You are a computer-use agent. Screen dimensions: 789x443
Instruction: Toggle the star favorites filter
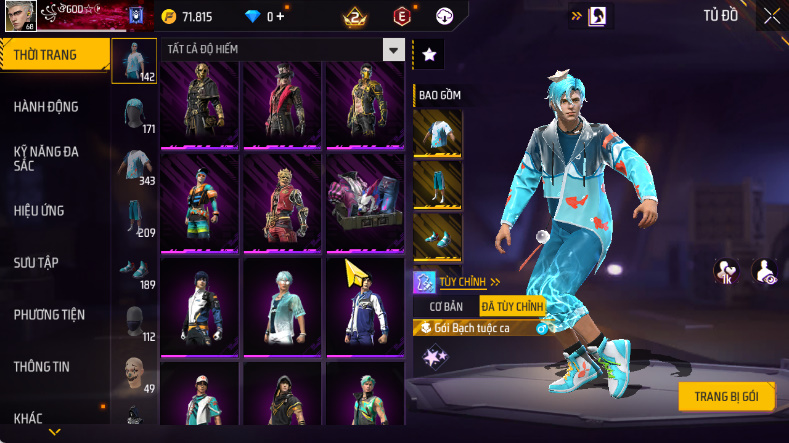[x=428, y=55]
